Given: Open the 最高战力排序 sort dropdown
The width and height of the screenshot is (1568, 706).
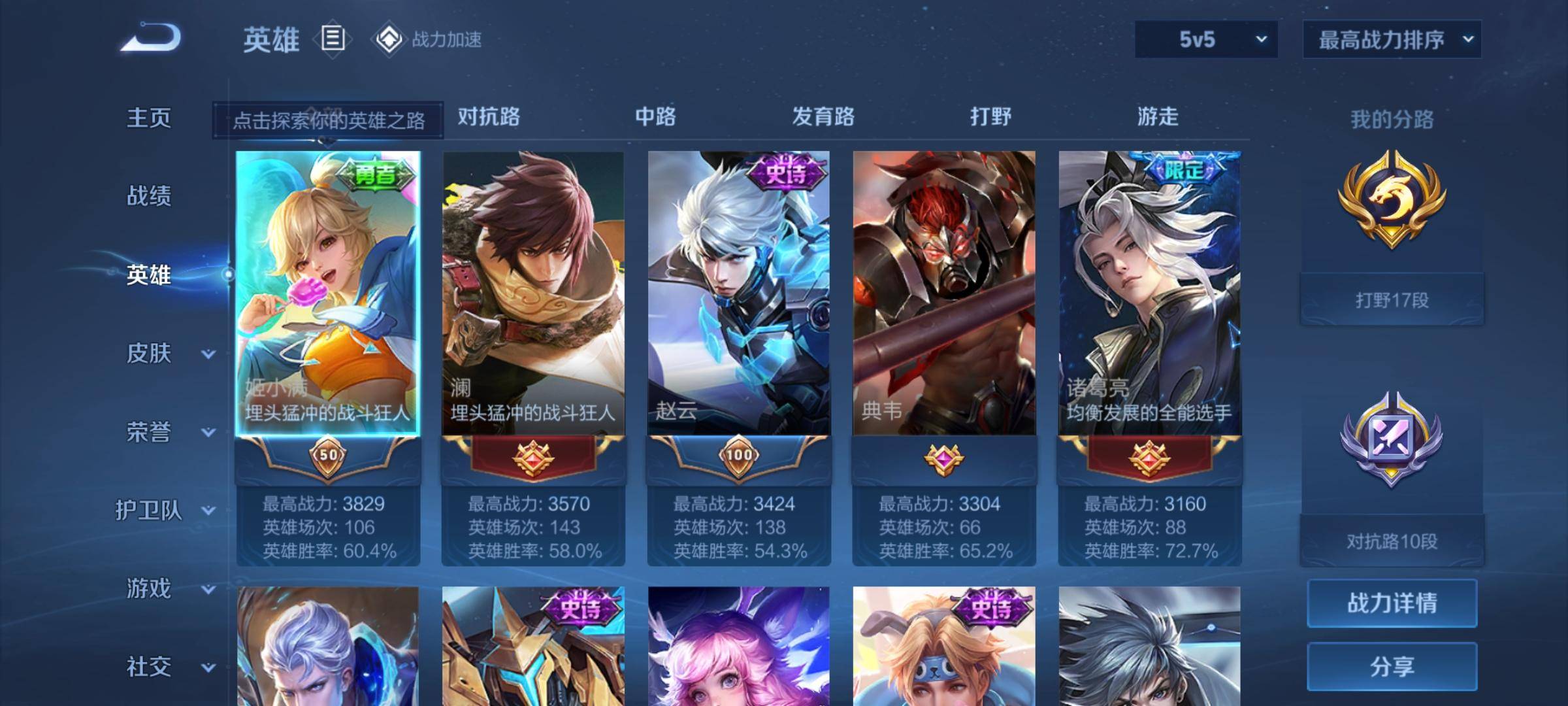Looking at the screenshot, I should coord(1392,39).
